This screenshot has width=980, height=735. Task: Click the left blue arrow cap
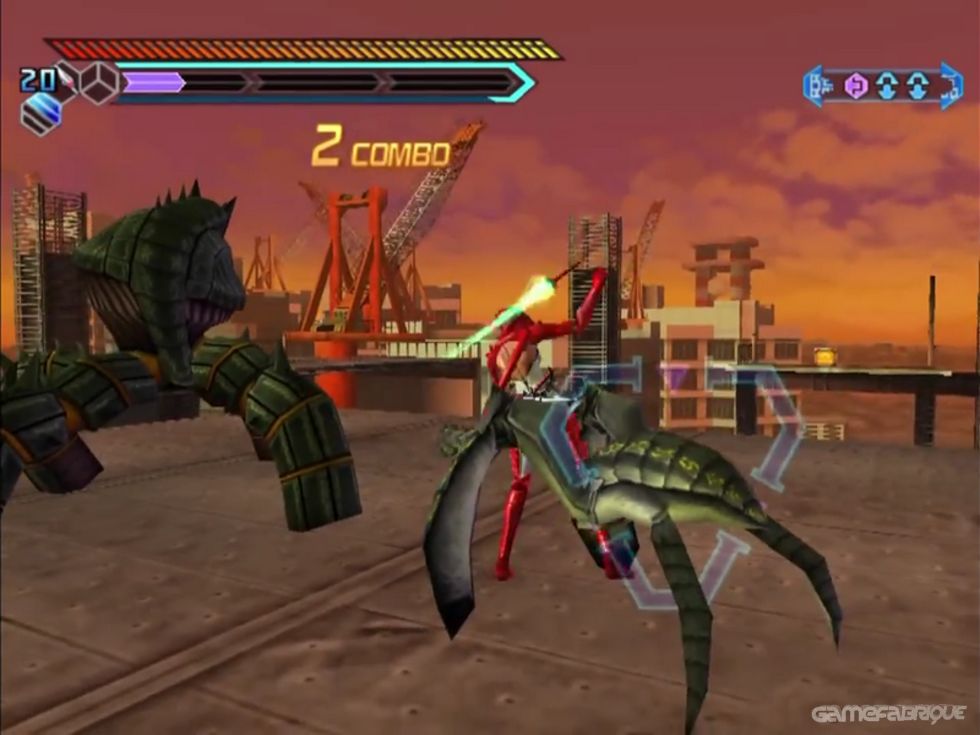pyautogui.click(x=815, y=86)
